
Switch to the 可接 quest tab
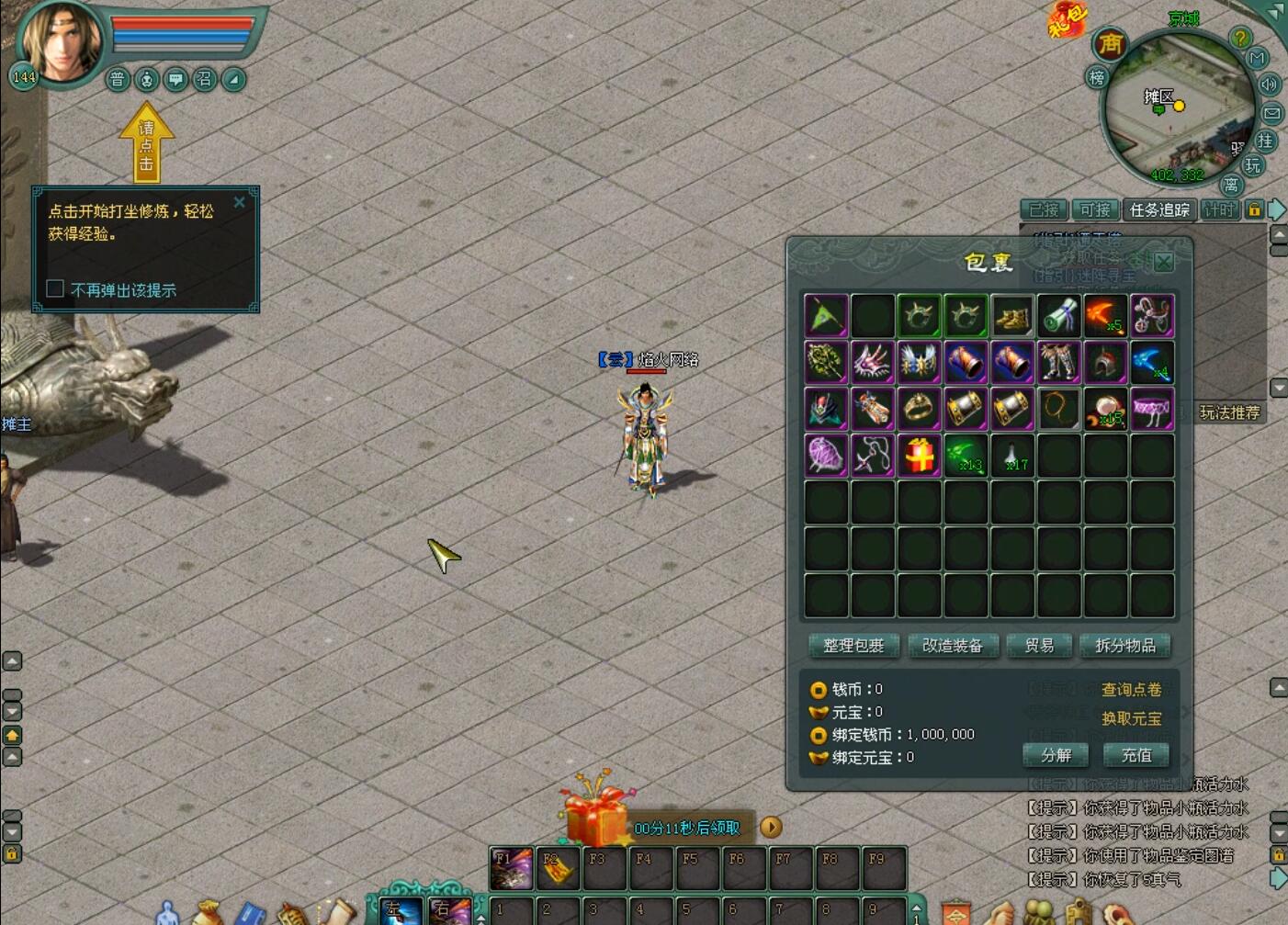pos(1095,209)
